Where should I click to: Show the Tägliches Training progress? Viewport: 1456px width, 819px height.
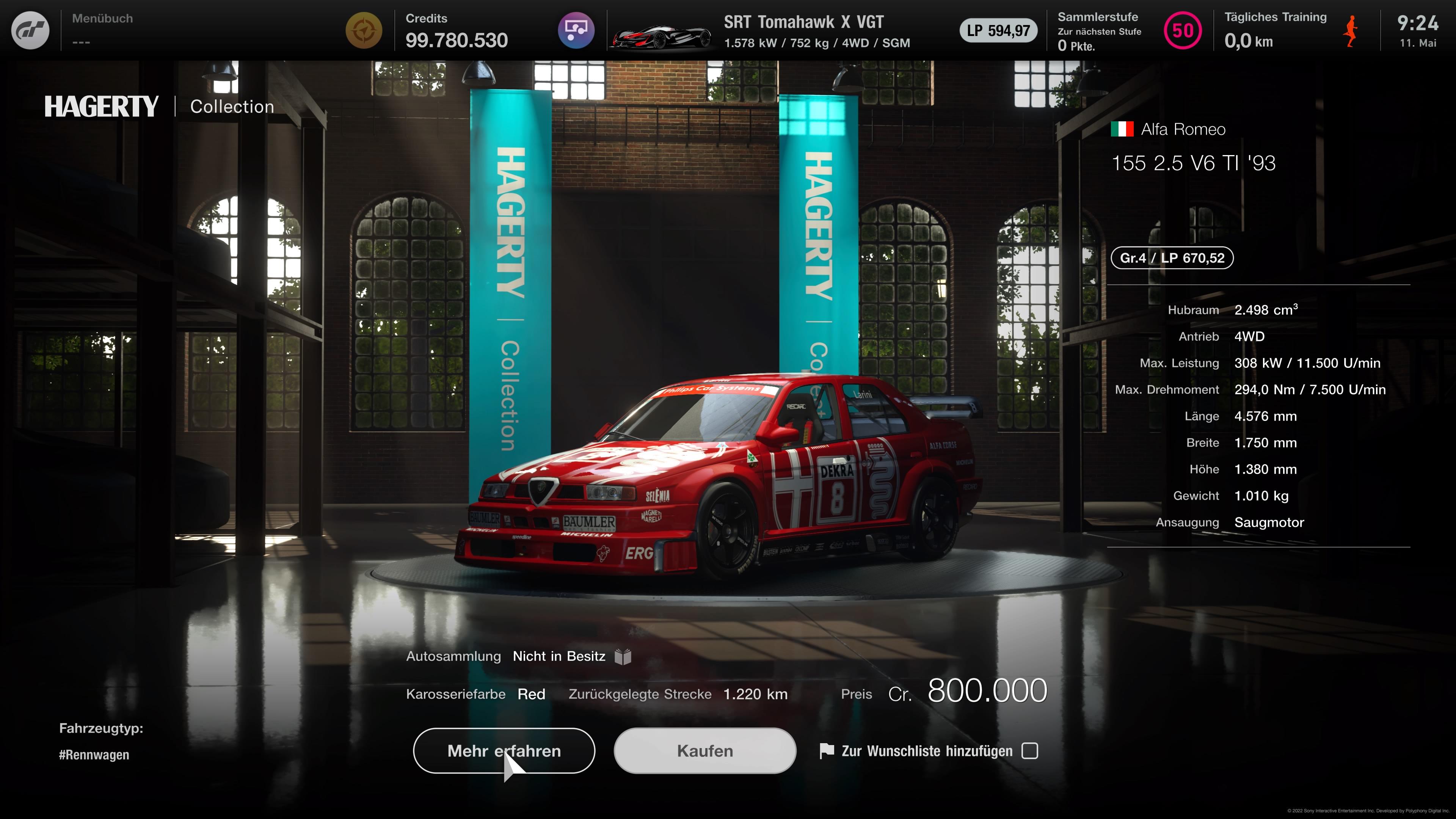pyautogui.click(x=1275, y=30)
